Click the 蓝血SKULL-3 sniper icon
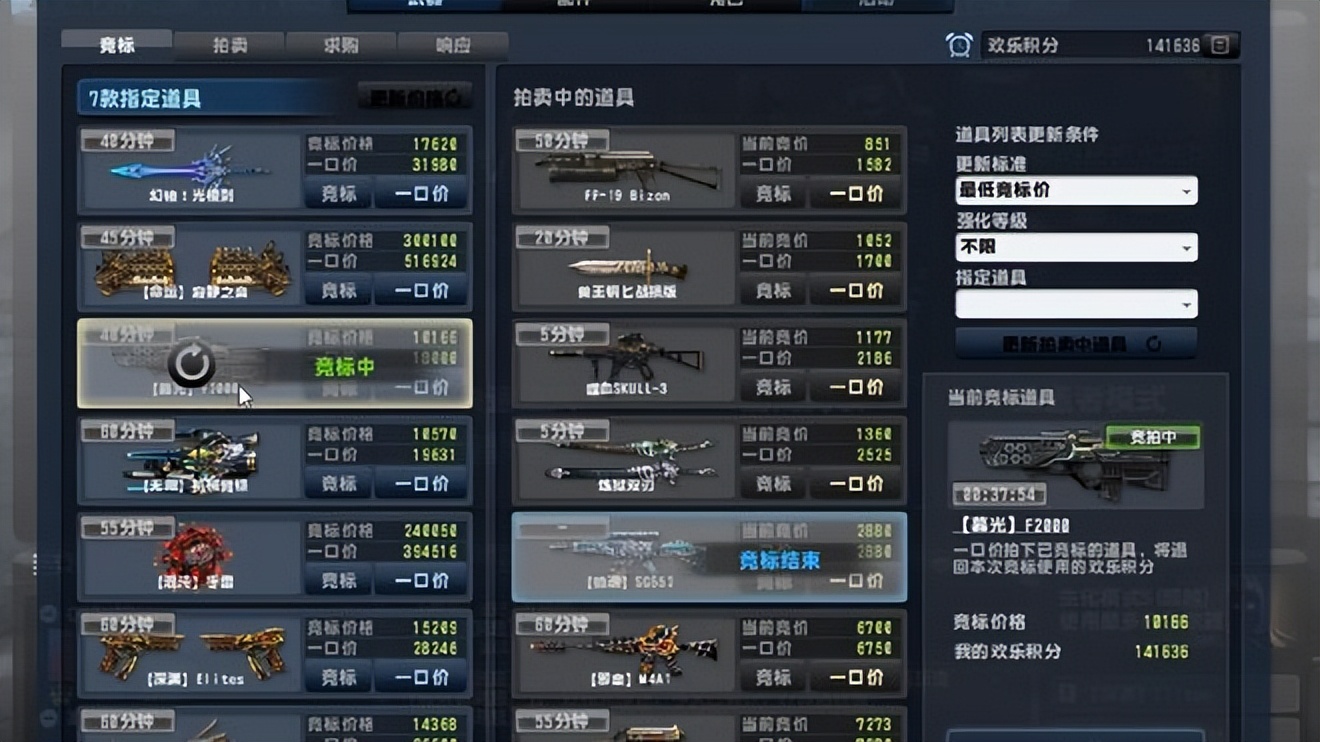Image resolution: width=1320 pixels, height=742 pixels. (623, 360)
